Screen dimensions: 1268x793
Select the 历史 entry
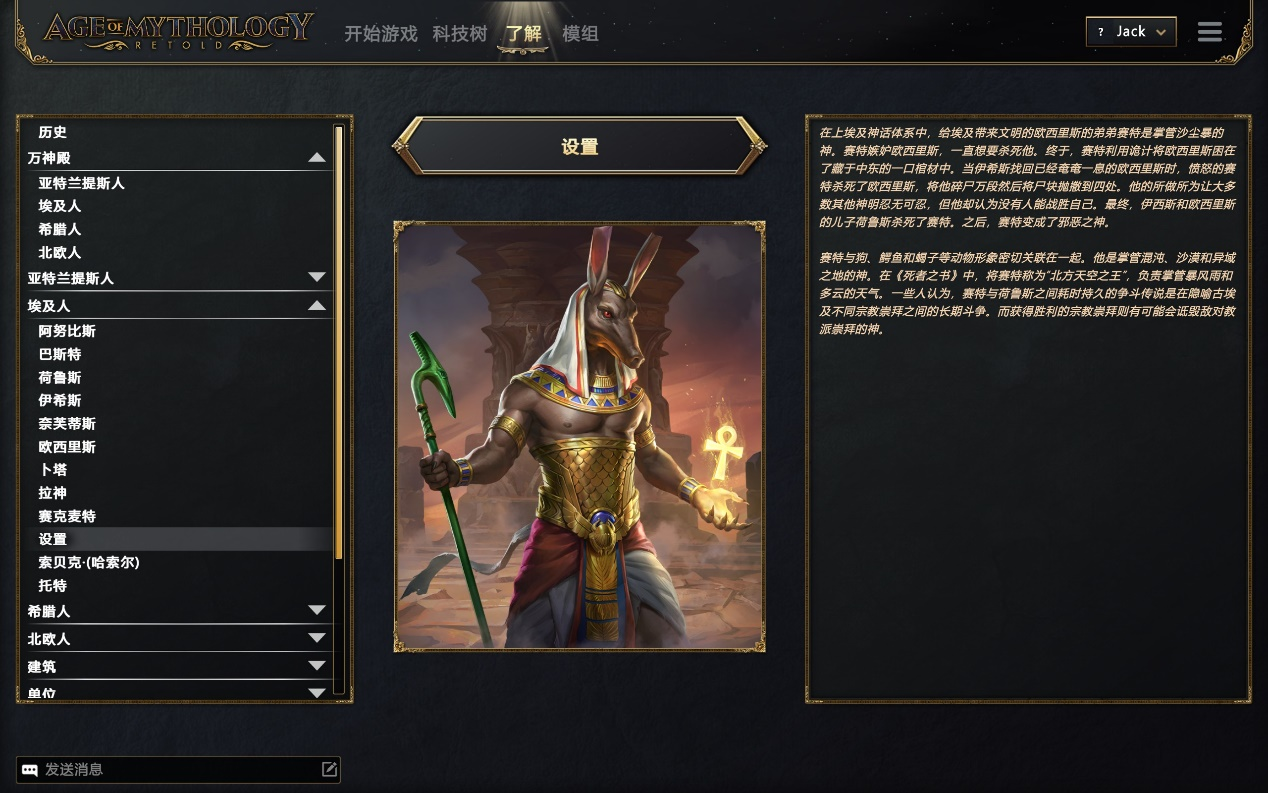pos(53,132)
